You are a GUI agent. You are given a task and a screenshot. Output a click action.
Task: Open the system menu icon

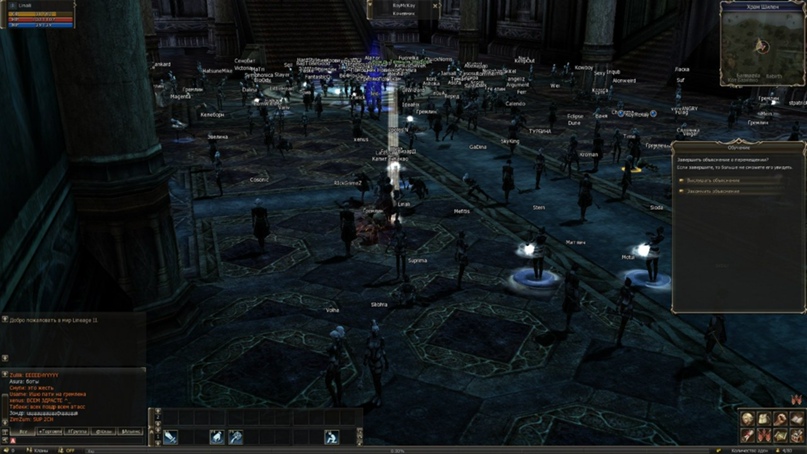point(796,434)
